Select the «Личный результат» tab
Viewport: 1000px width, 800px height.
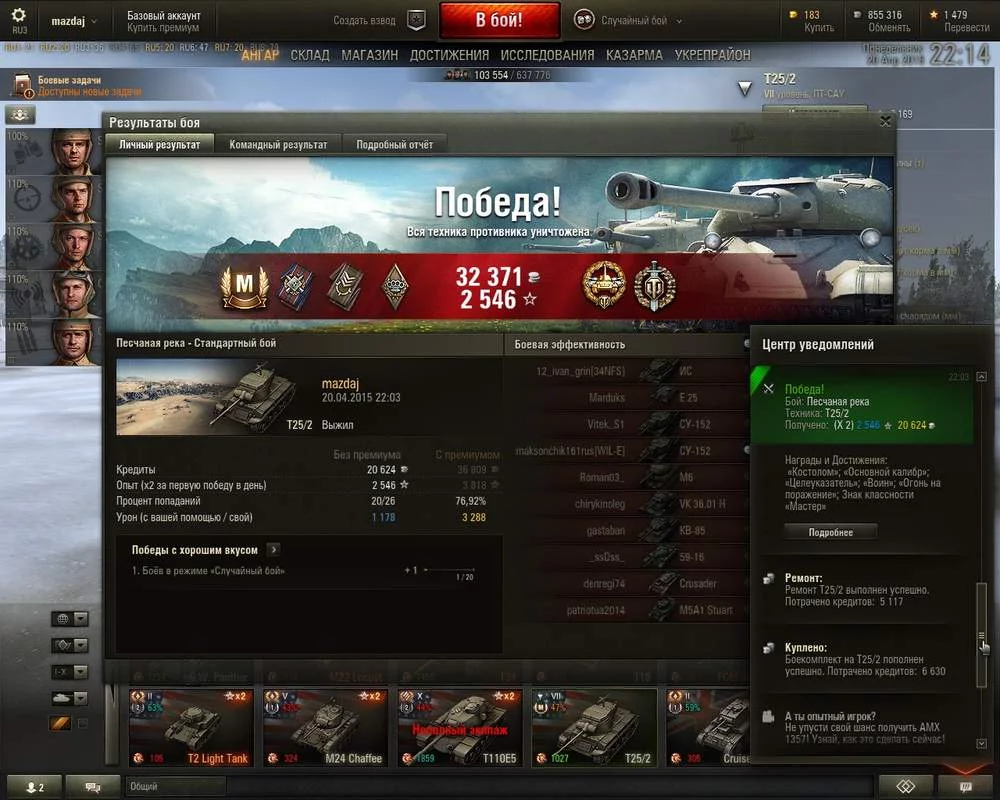(160, 144)
